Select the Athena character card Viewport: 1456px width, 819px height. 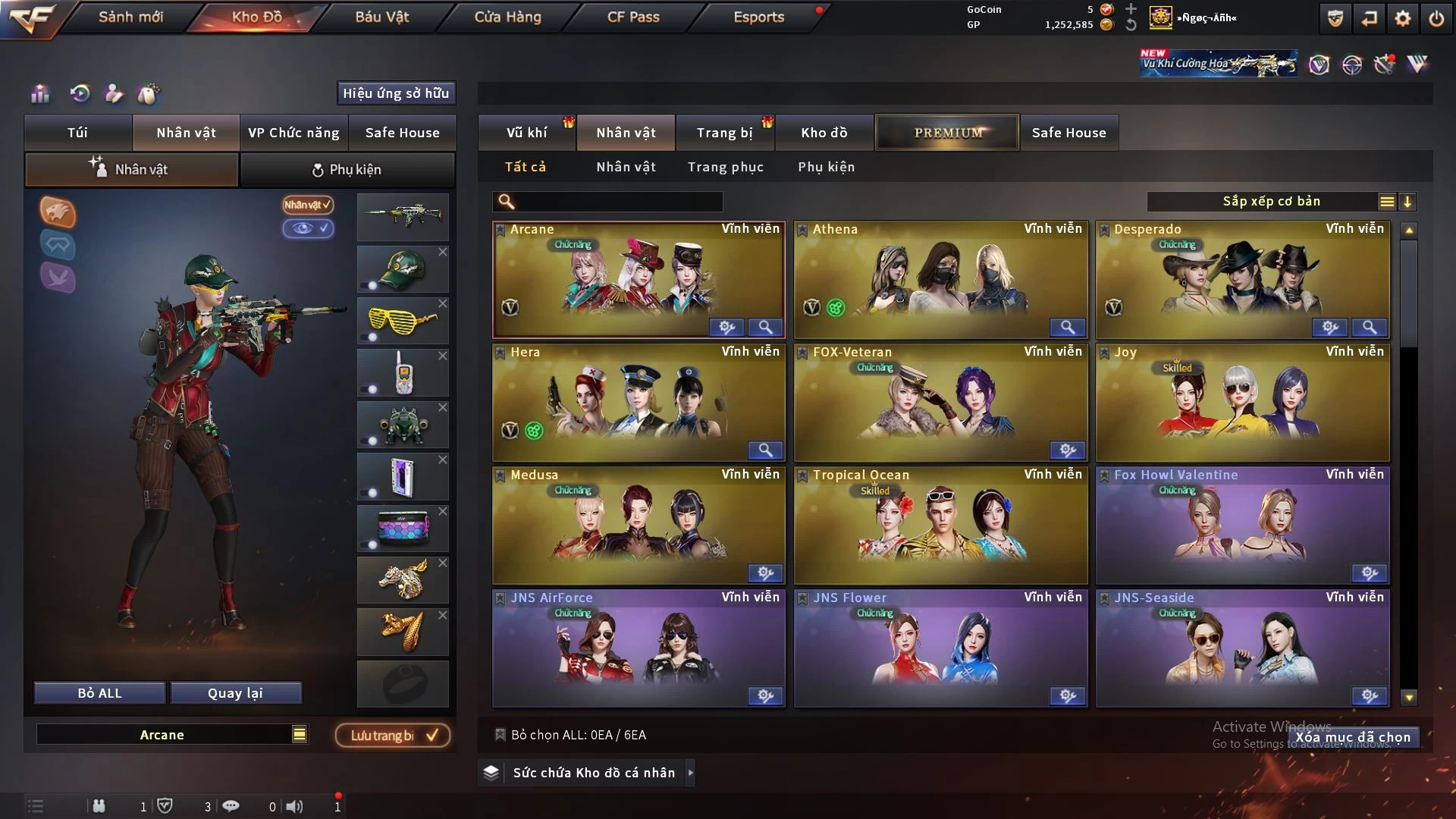[940, 277]
